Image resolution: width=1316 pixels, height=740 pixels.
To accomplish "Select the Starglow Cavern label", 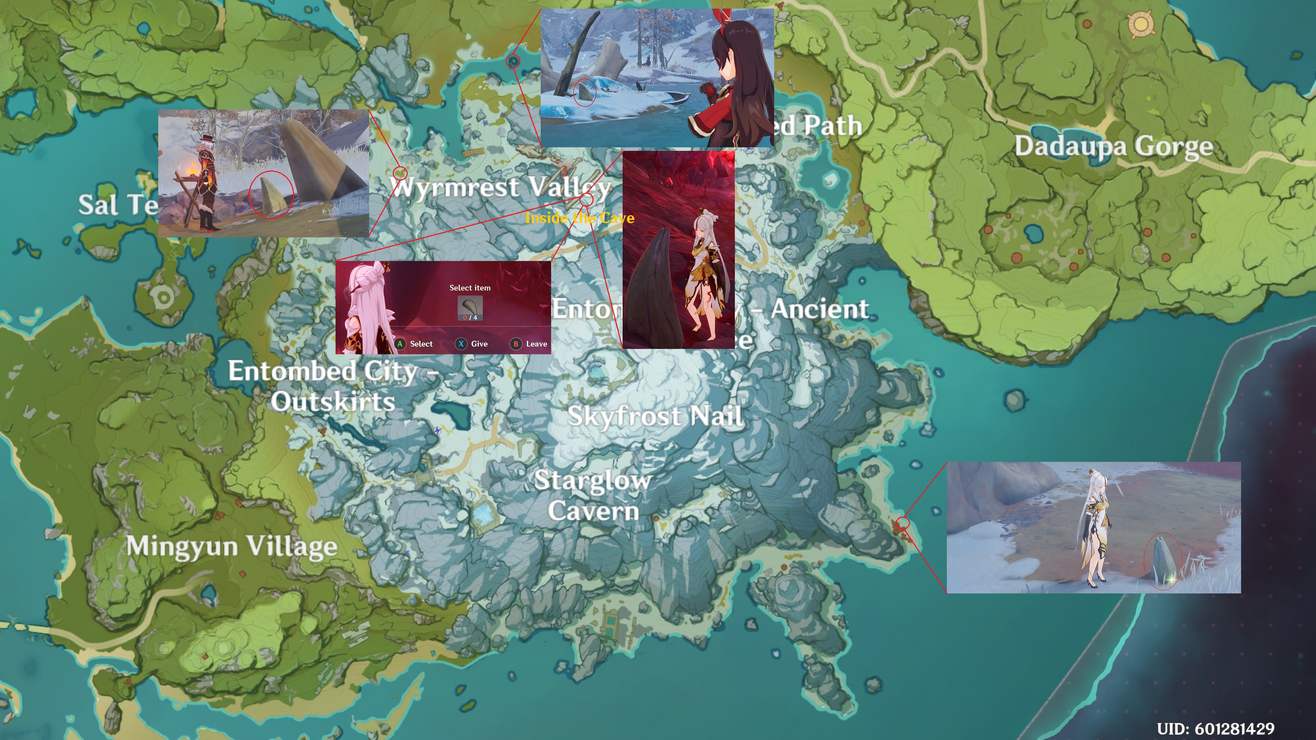I will pyautogui.click(x=594, y=495).
